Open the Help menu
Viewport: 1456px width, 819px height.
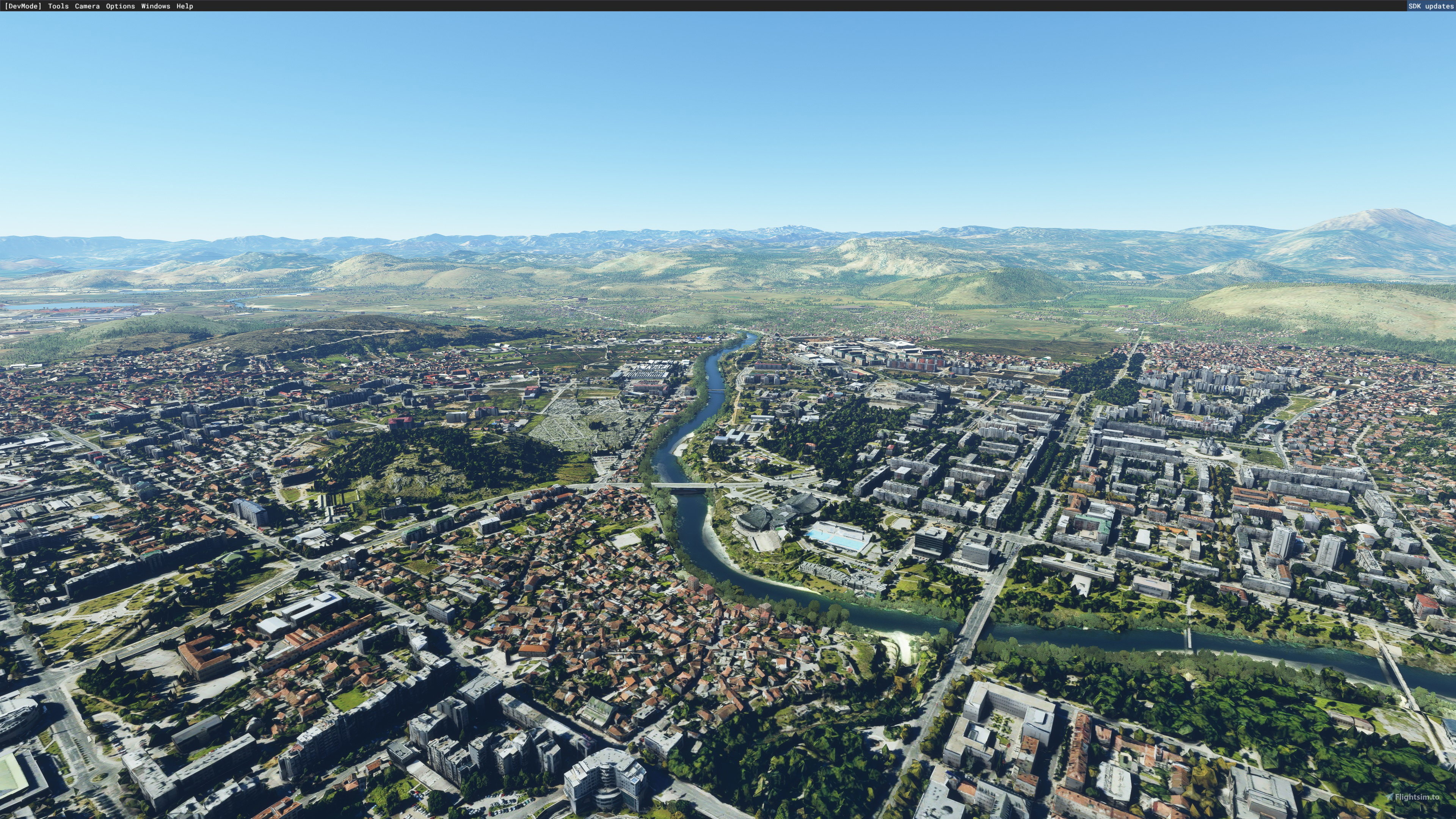(185, 6)
